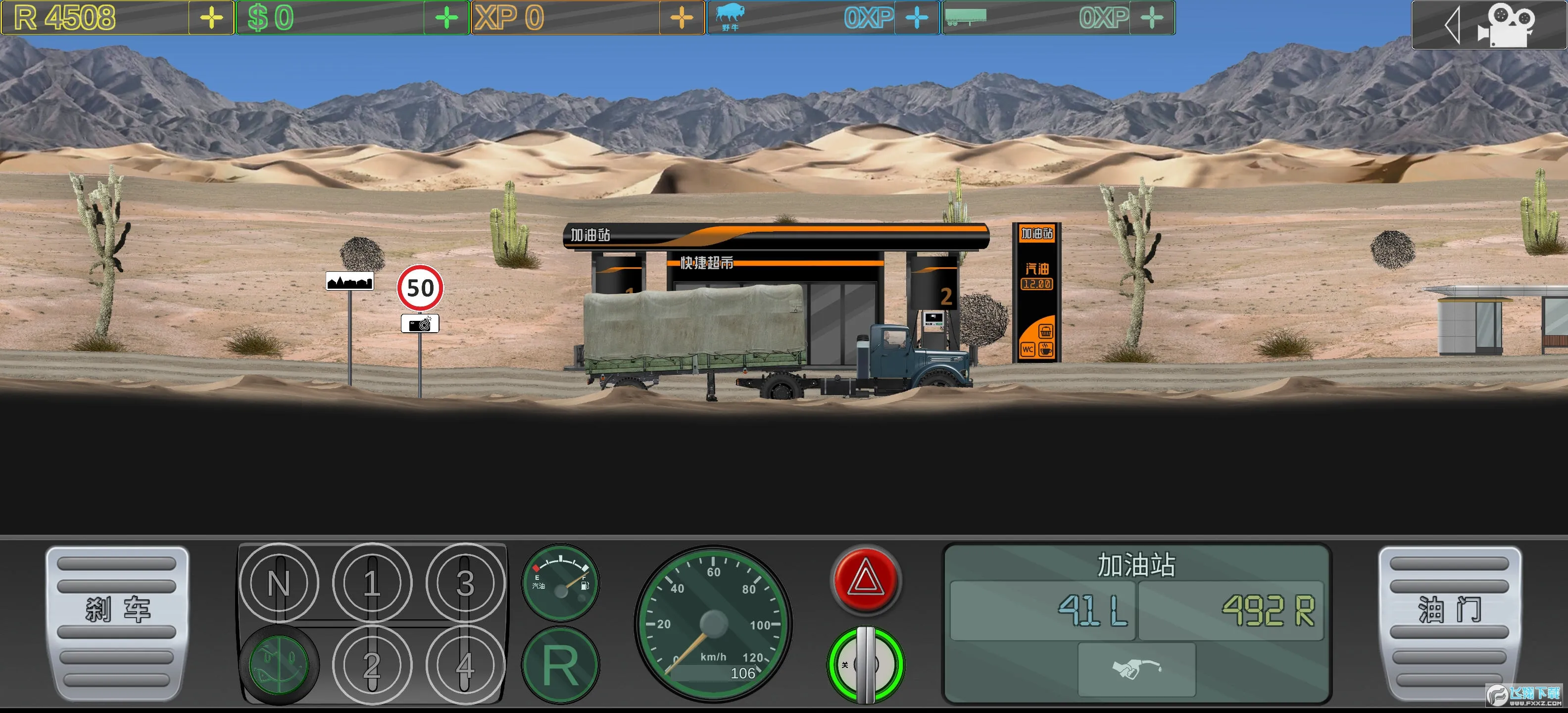Select first gear

click(372, 583)
